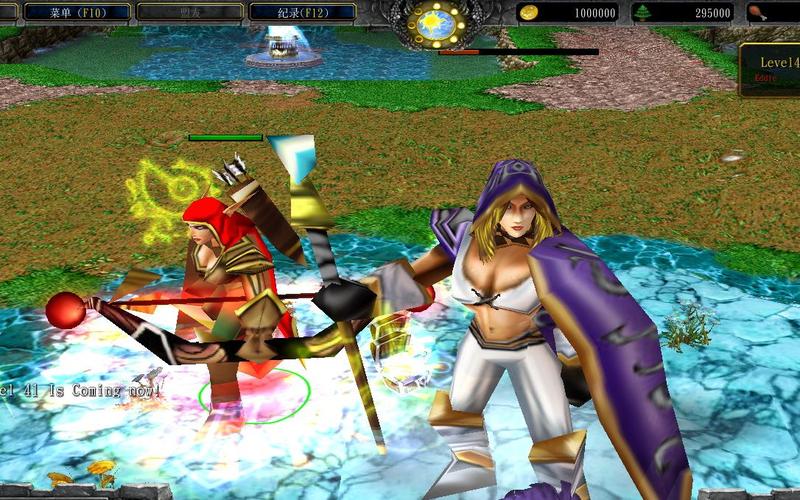The width and height of the screenshot is (800, 500).
Task: Click the lumber tree resource icon
Action: click(642, 13)
